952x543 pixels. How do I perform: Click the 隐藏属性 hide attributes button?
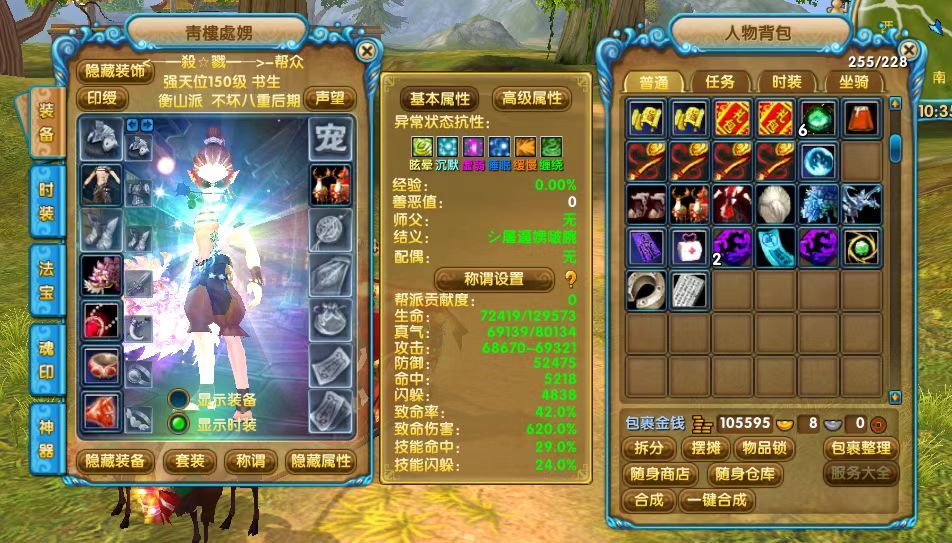320,461
